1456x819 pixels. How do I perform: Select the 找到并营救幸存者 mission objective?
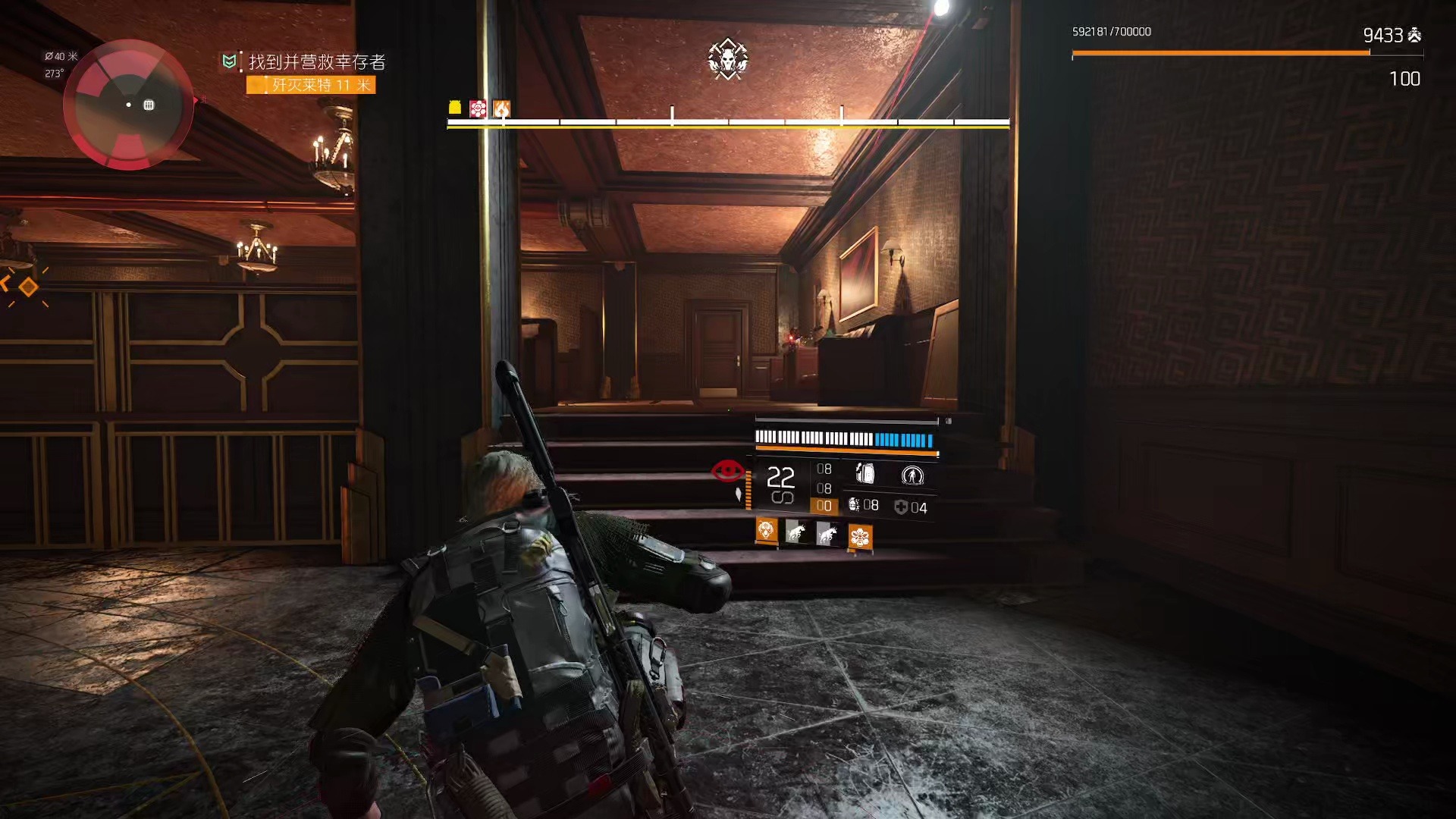pos(316,61)
